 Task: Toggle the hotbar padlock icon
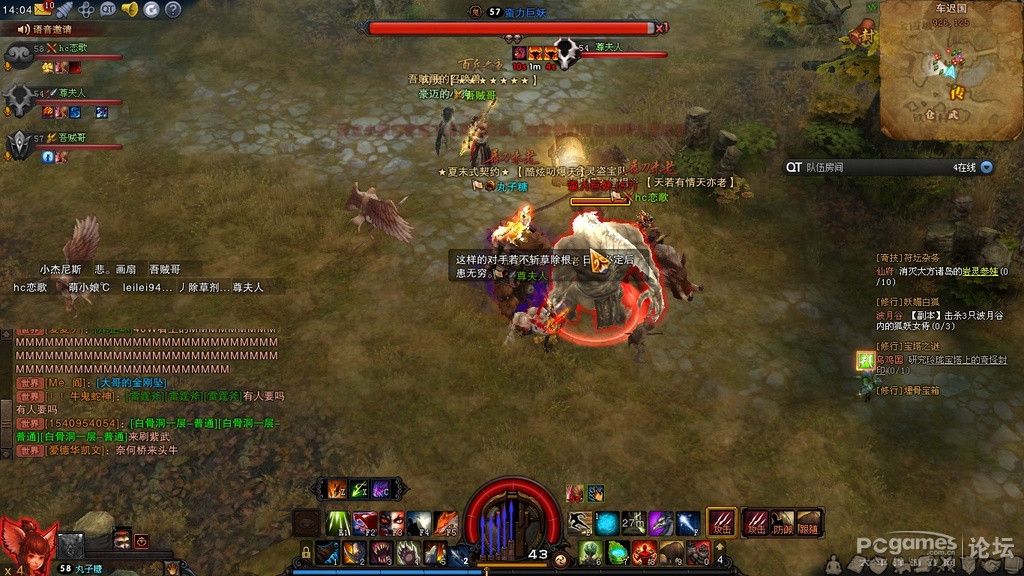(306, 552)
